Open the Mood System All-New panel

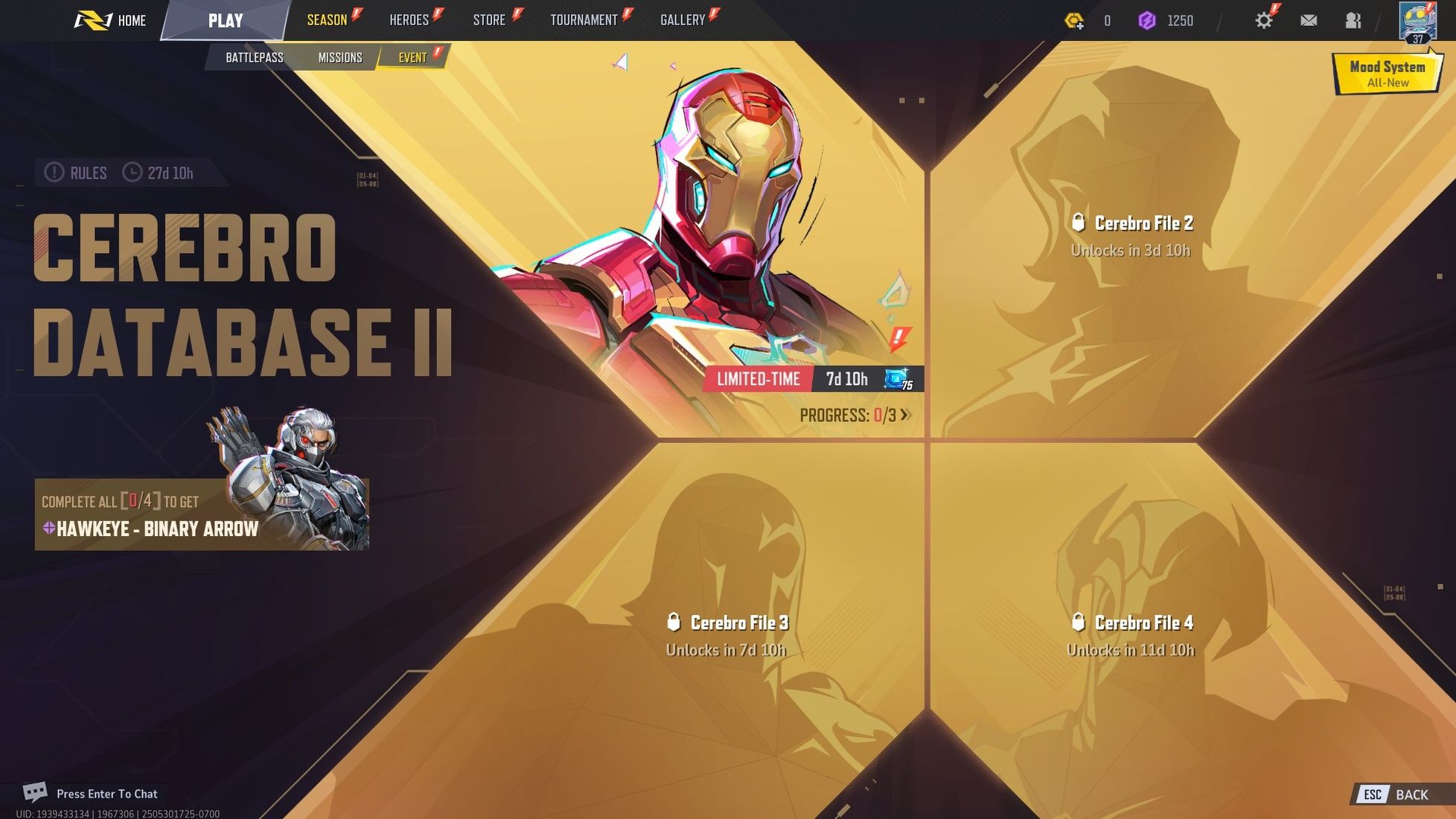pos(1387,73)
